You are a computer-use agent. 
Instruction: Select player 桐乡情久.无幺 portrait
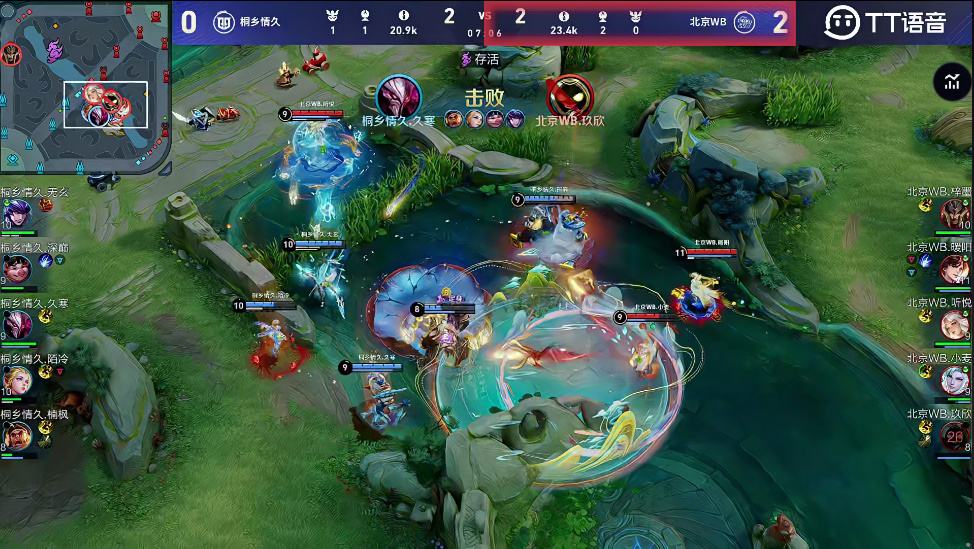pos(17,213)
